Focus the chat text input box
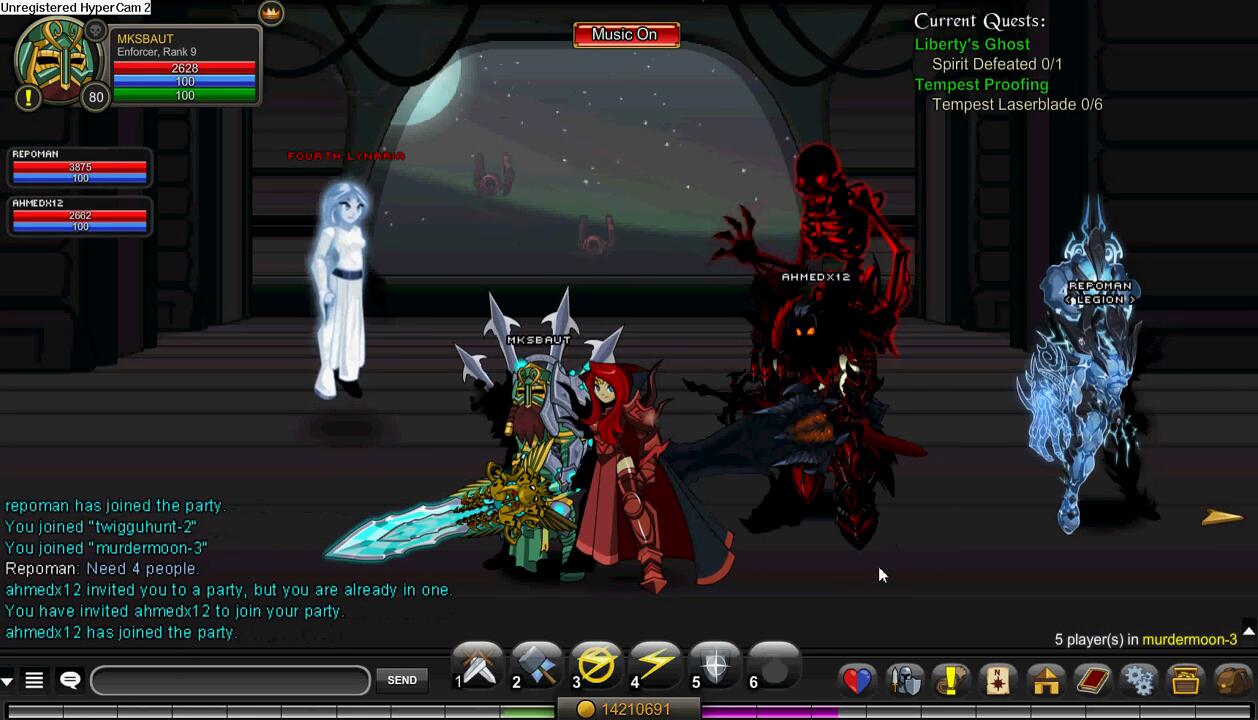This screenshot has height=720, width=1258. pos(230,681)
